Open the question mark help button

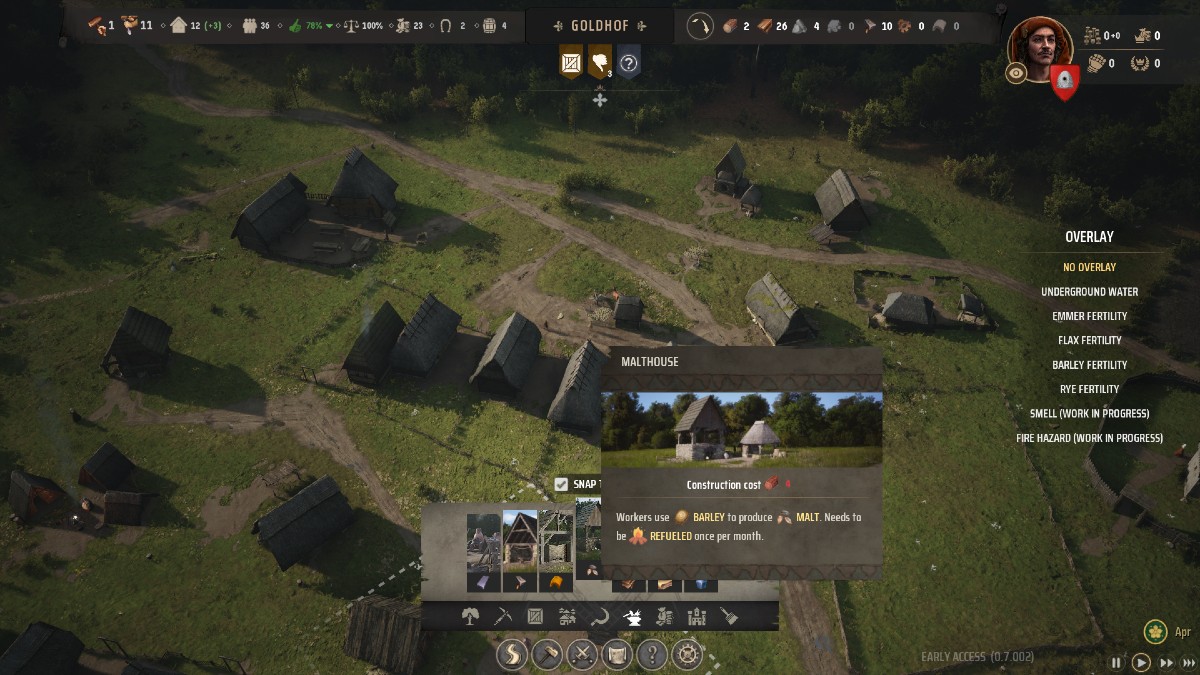(652, 656)
